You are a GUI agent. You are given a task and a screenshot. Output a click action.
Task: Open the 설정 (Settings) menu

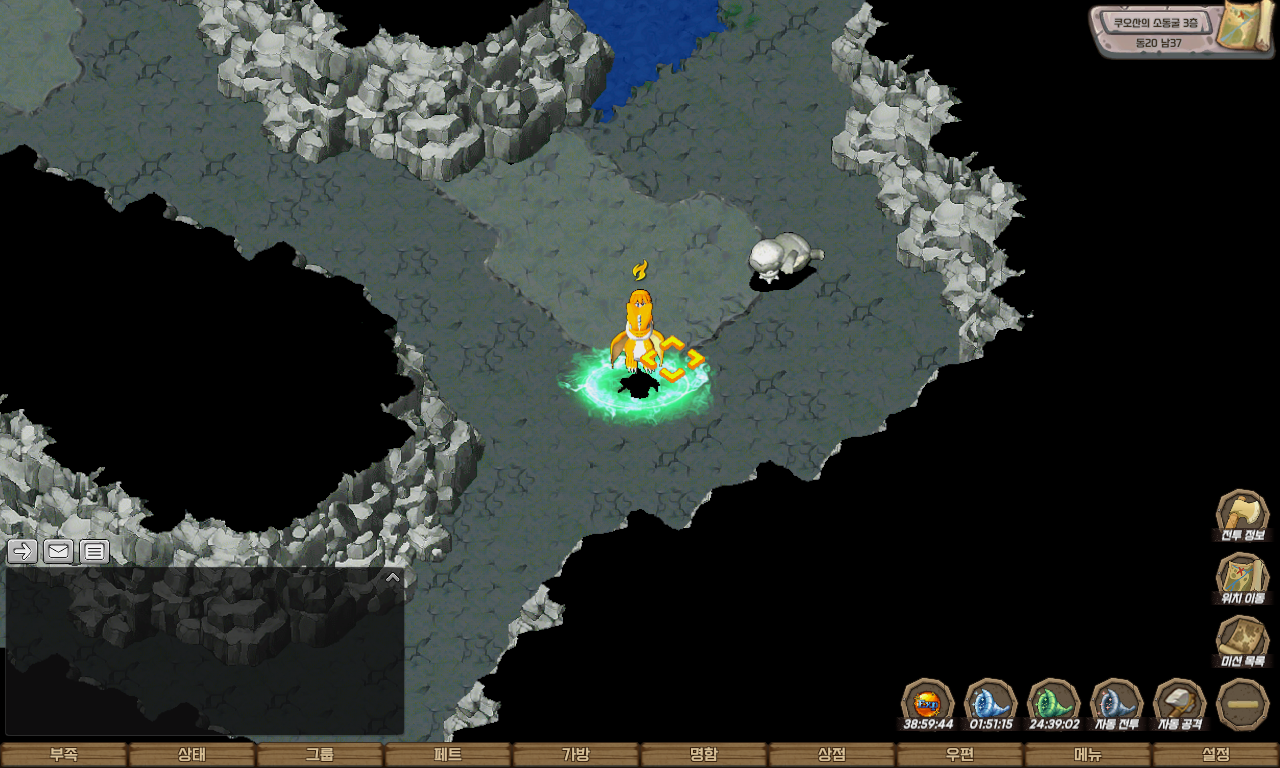[x=1216, y=755]
